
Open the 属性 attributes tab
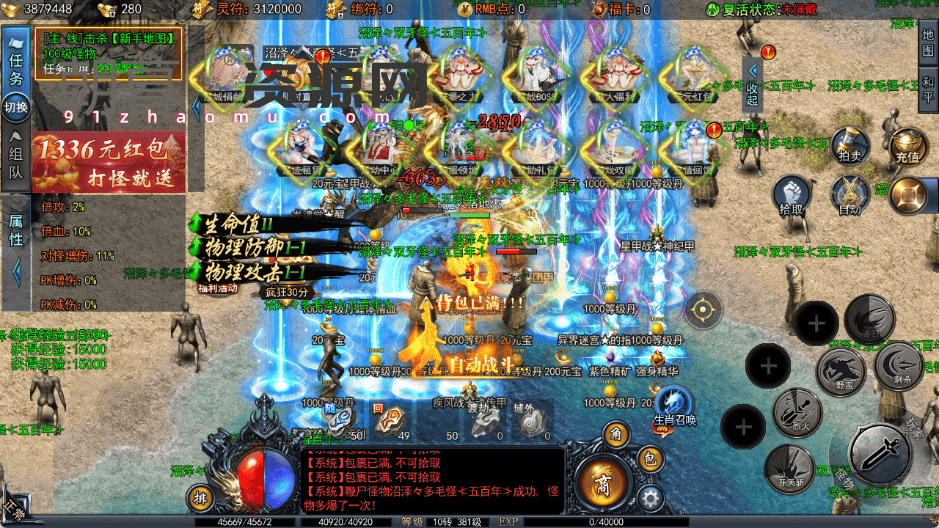click(x=15, y=232)
